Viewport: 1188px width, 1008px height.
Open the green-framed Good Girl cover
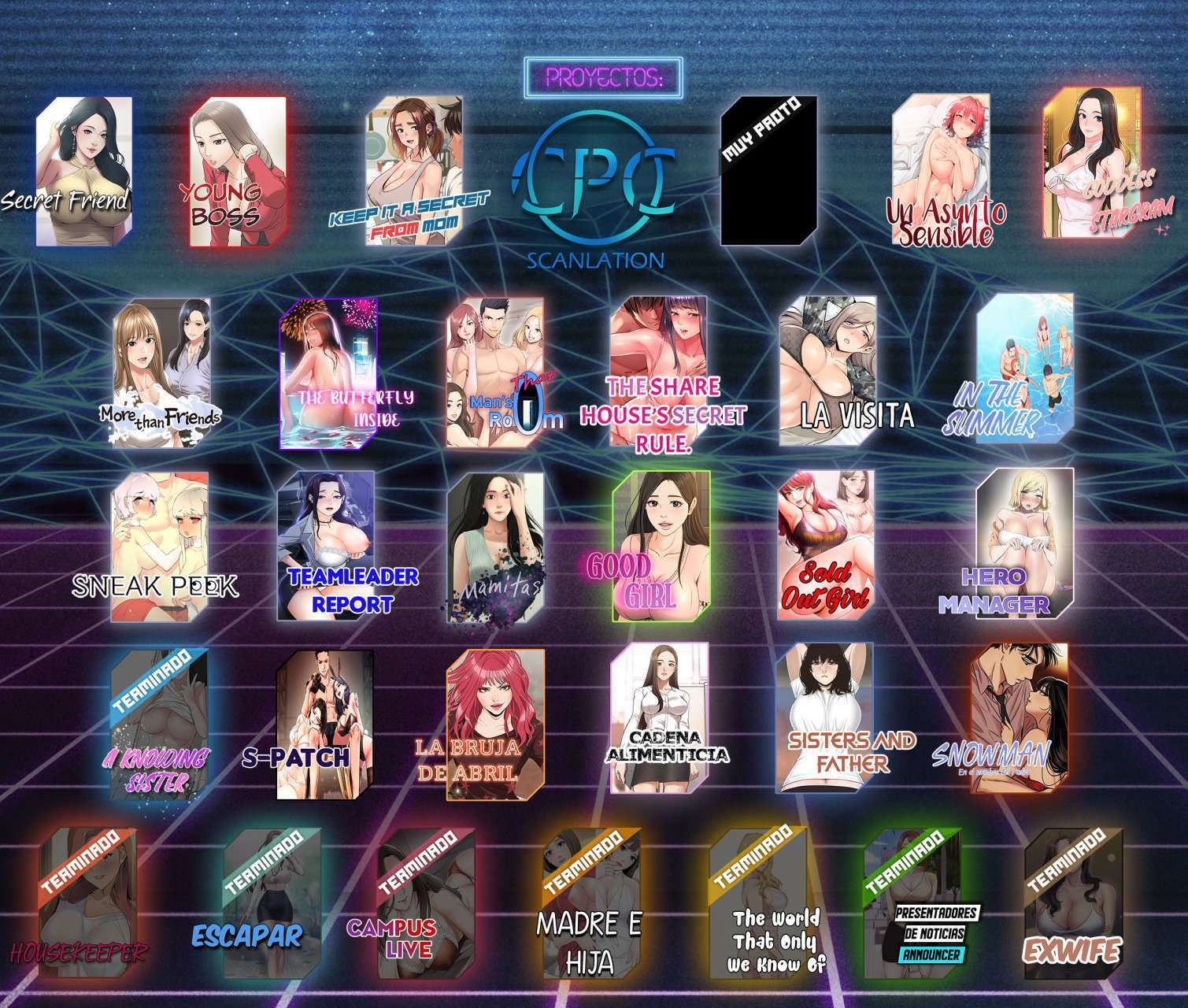661,546
